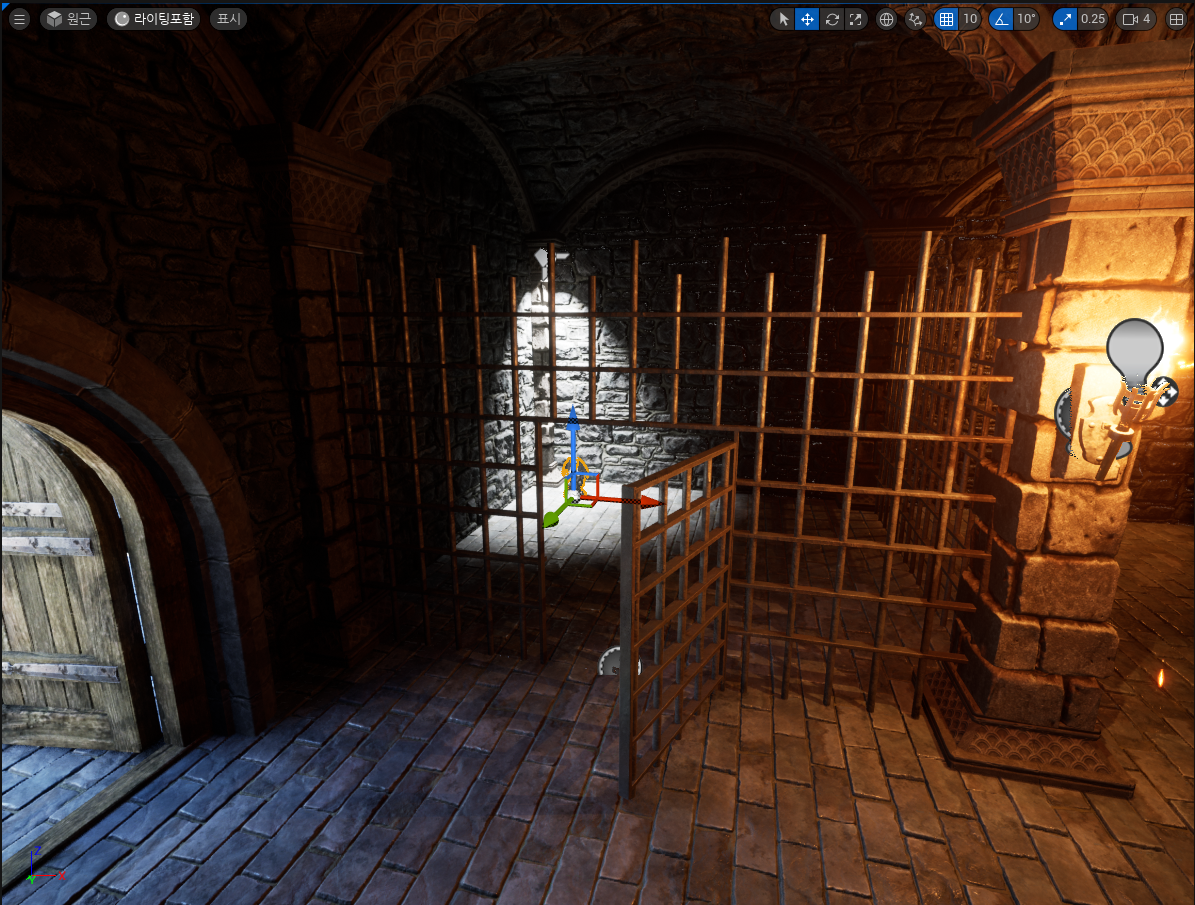The image size is (1195, 905).
Task: Switch to the scale tool
Action: 855,19
